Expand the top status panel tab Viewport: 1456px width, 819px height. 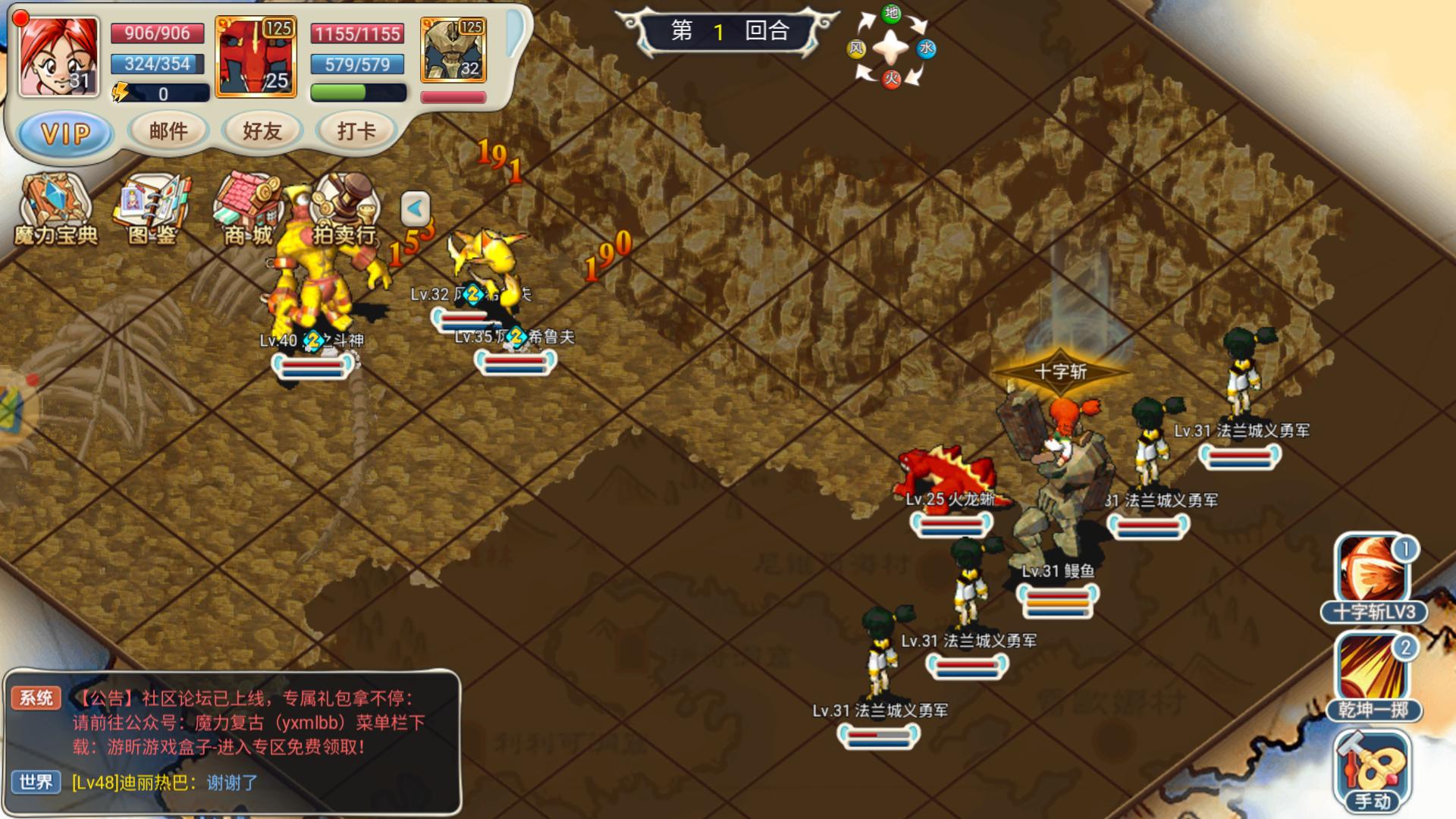pos(516,33)
